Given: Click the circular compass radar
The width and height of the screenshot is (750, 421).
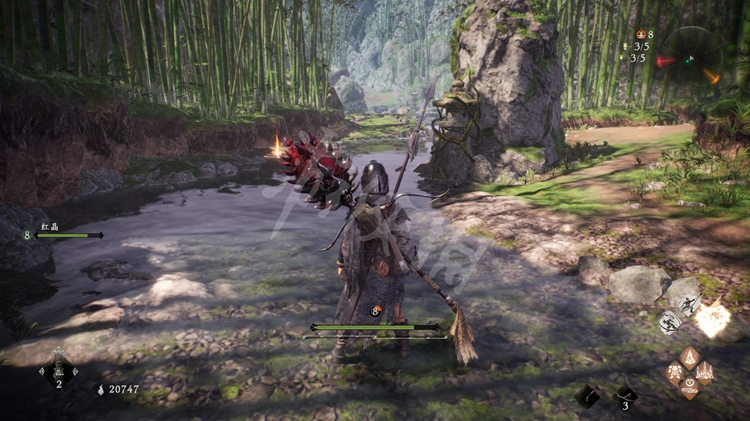Looking at the screenshot, I should click(x=691, y=55).
